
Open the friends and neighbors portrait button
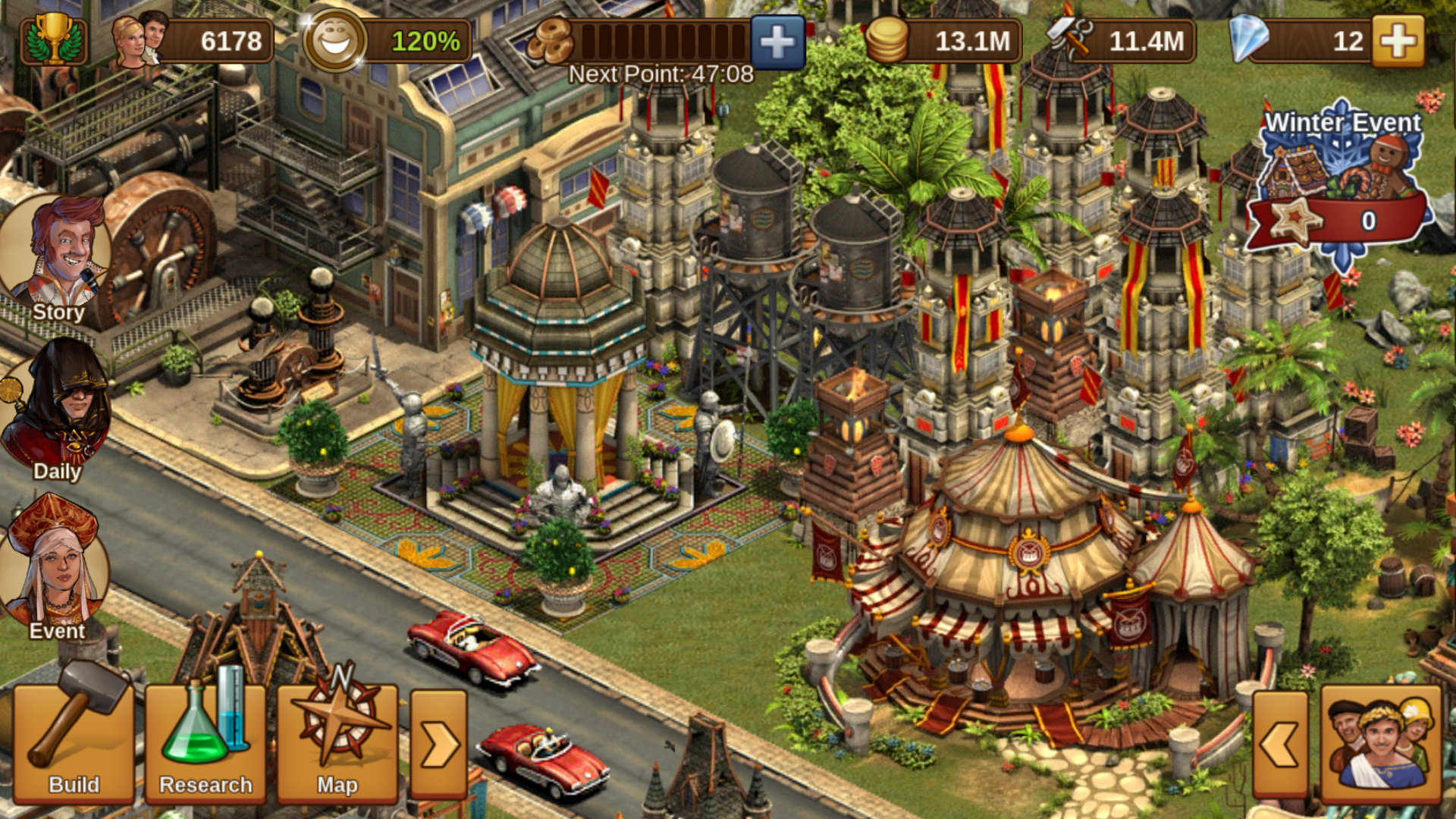point(1380,745)
